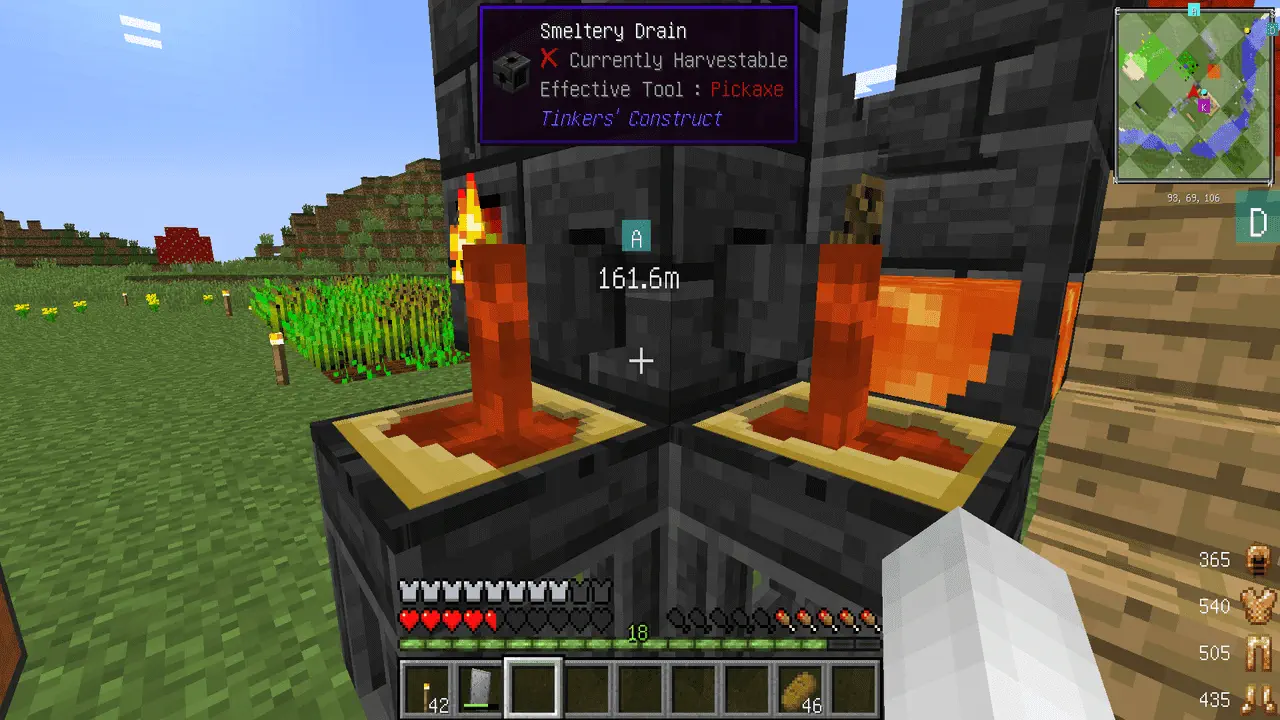Click the boots durability icon

click(1258, 699)
